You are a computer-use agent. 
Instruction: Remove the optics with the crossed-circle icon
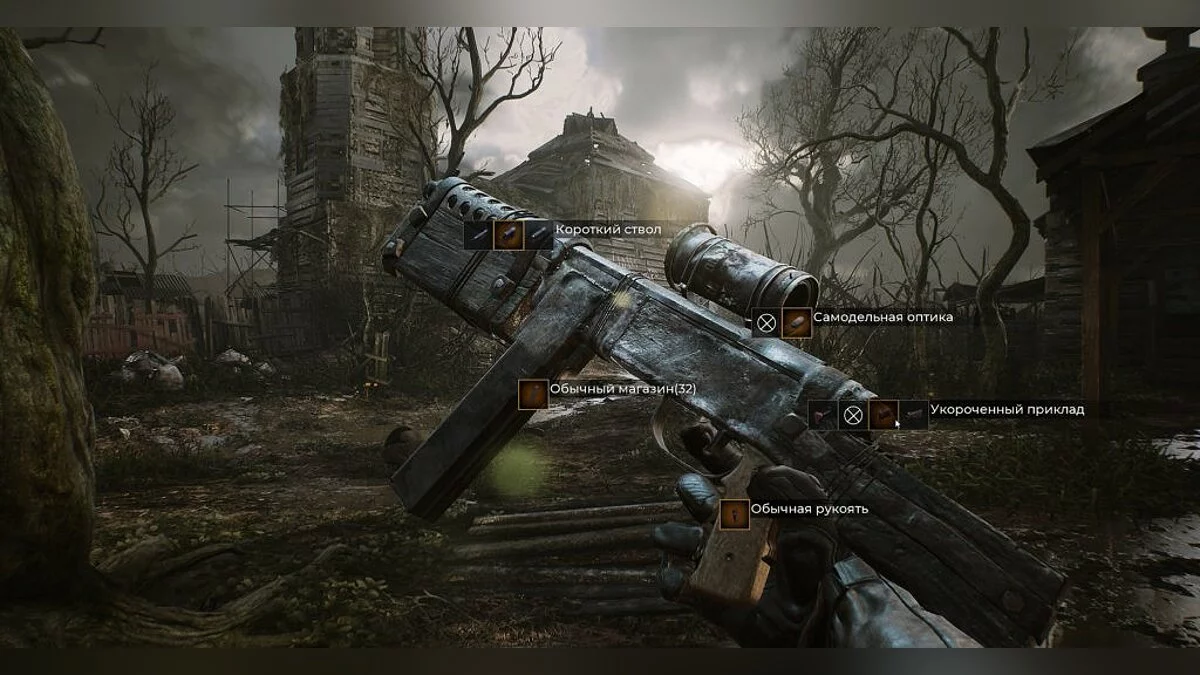coord(767,323)
